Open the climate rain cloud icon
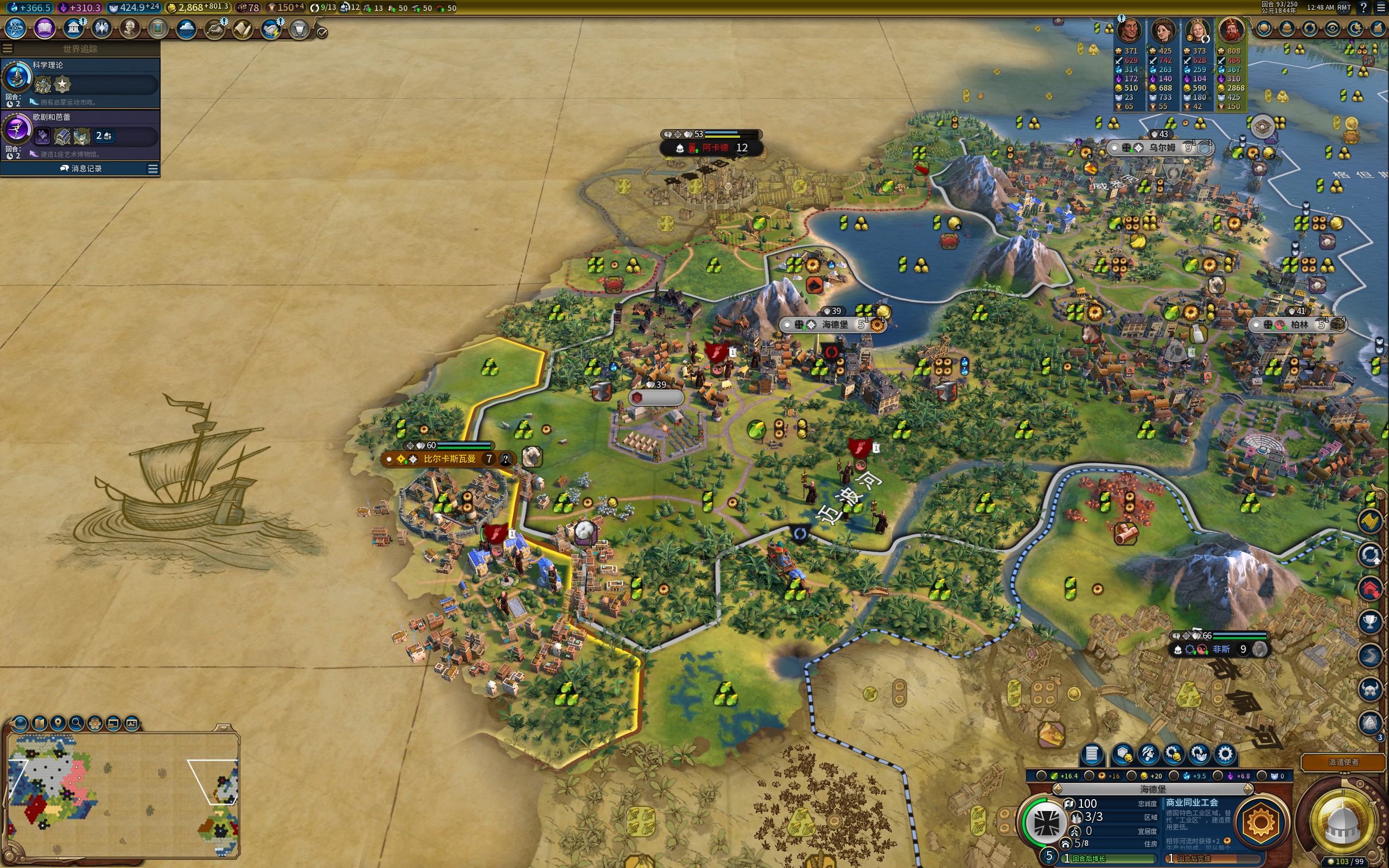Viewport: 1389px width, 868px height. pyautogui.click(x=186, y=28)
